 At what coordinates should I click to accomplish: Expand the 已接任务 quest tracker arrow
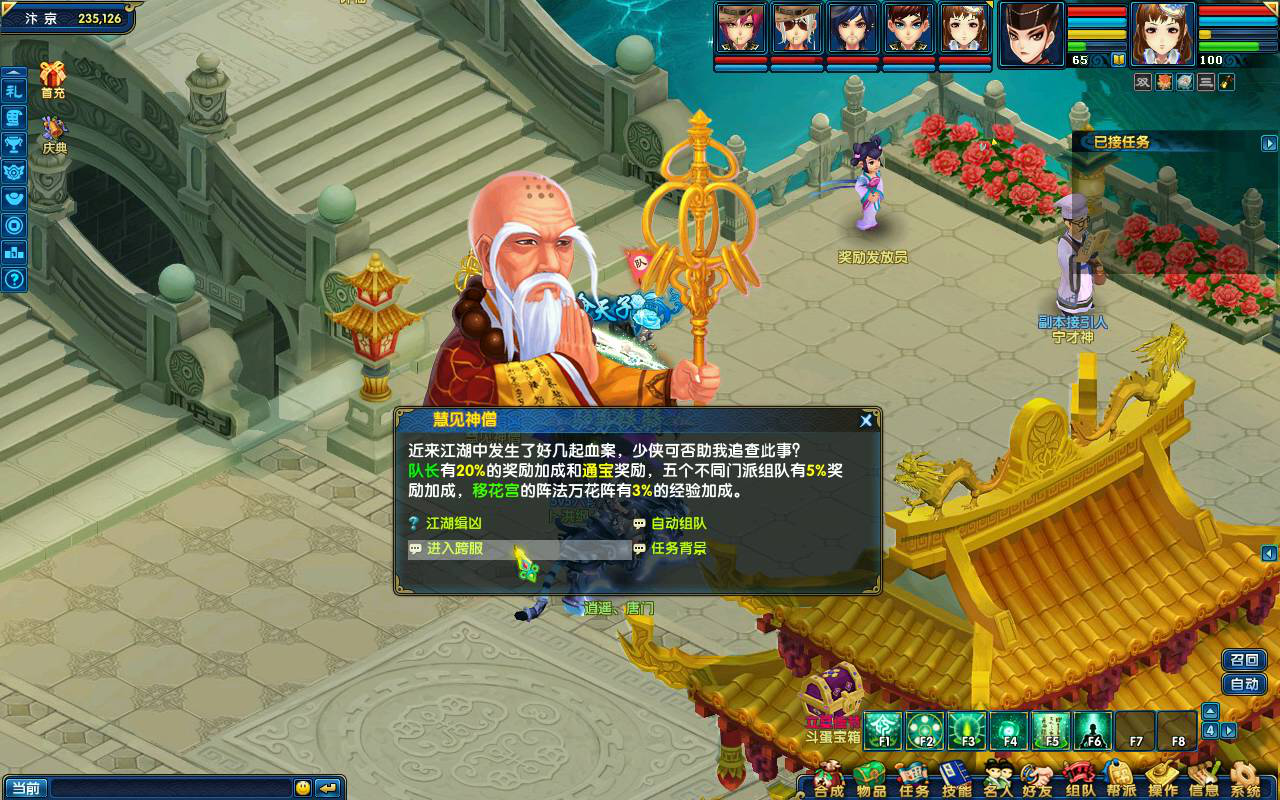(x=1269, y=143)
